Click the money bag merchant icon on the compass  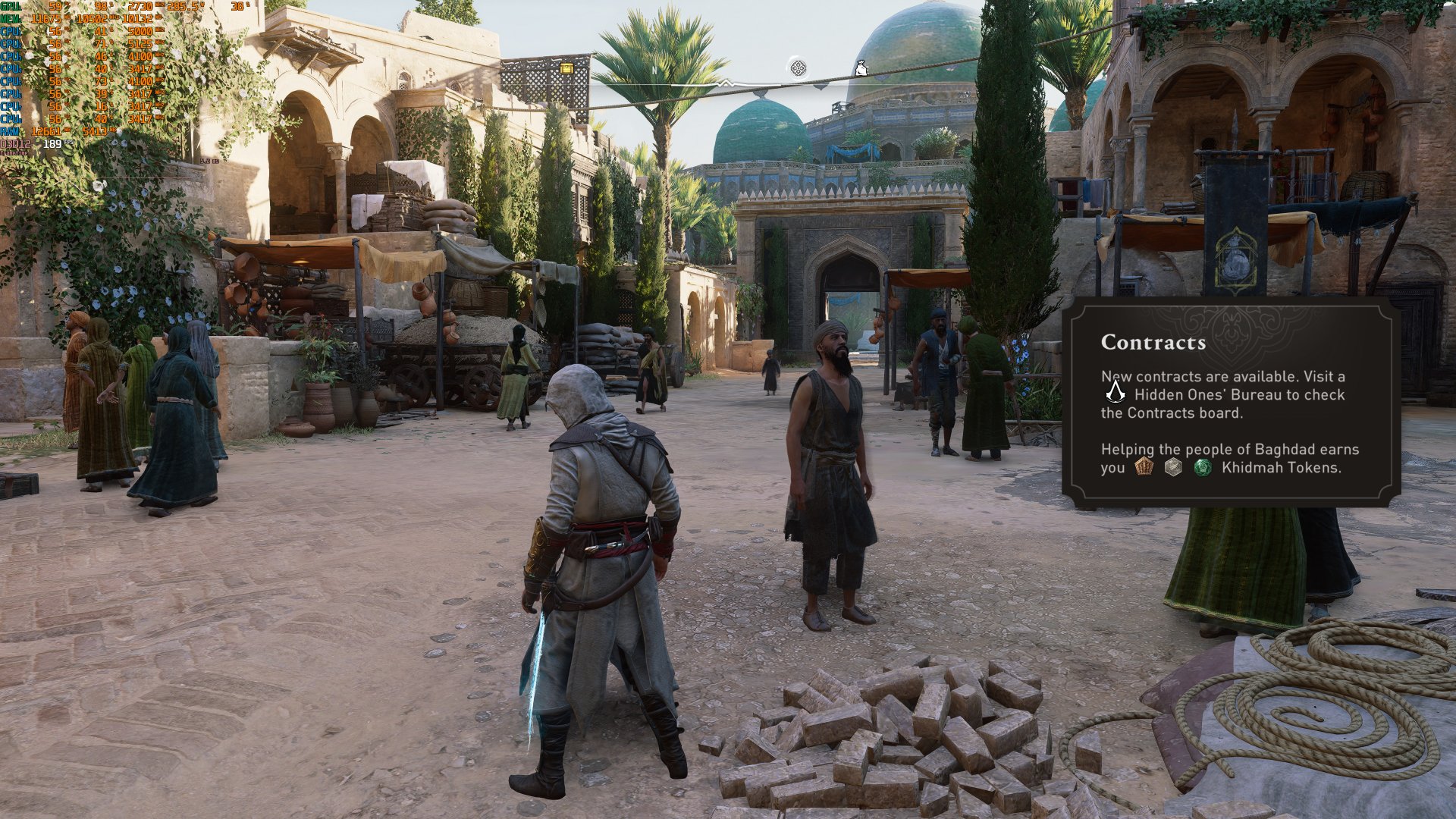coord(861,68)
